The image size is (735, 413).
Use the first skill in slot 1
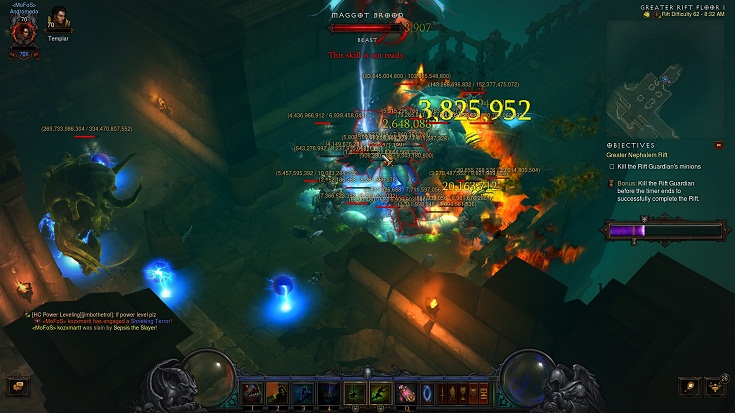click(252, 392)
